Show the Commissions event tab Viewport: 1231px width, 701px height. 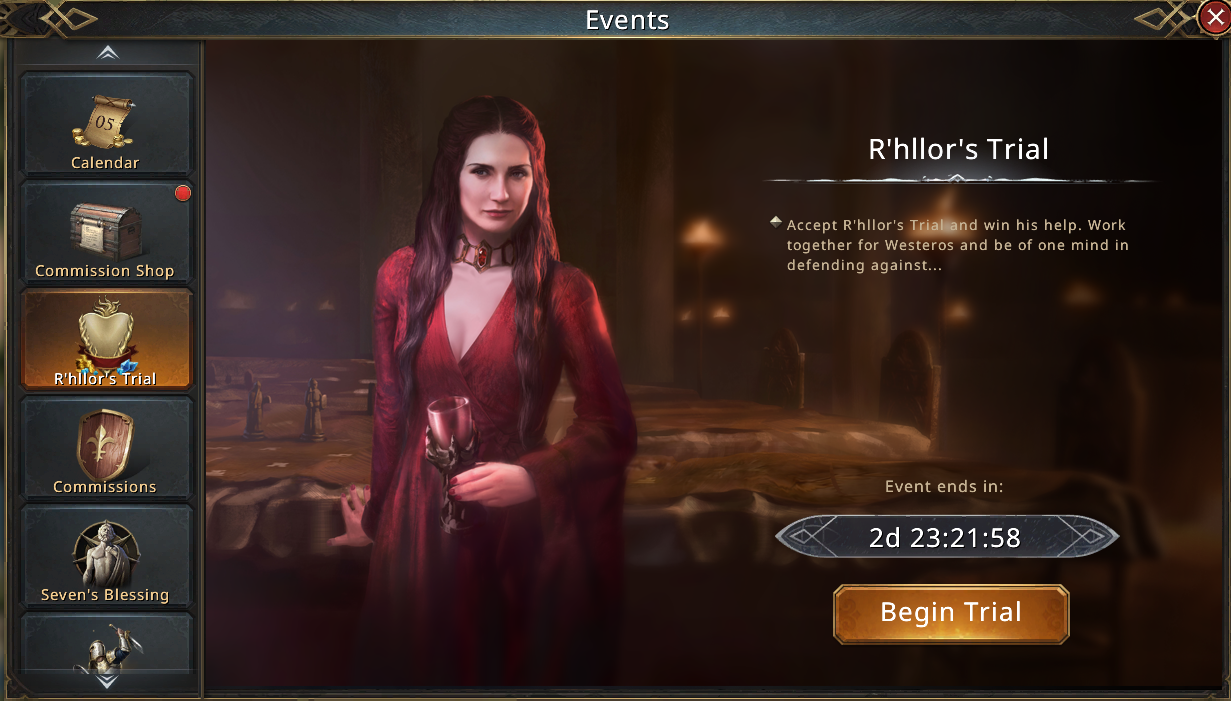(x=106, y=448)
